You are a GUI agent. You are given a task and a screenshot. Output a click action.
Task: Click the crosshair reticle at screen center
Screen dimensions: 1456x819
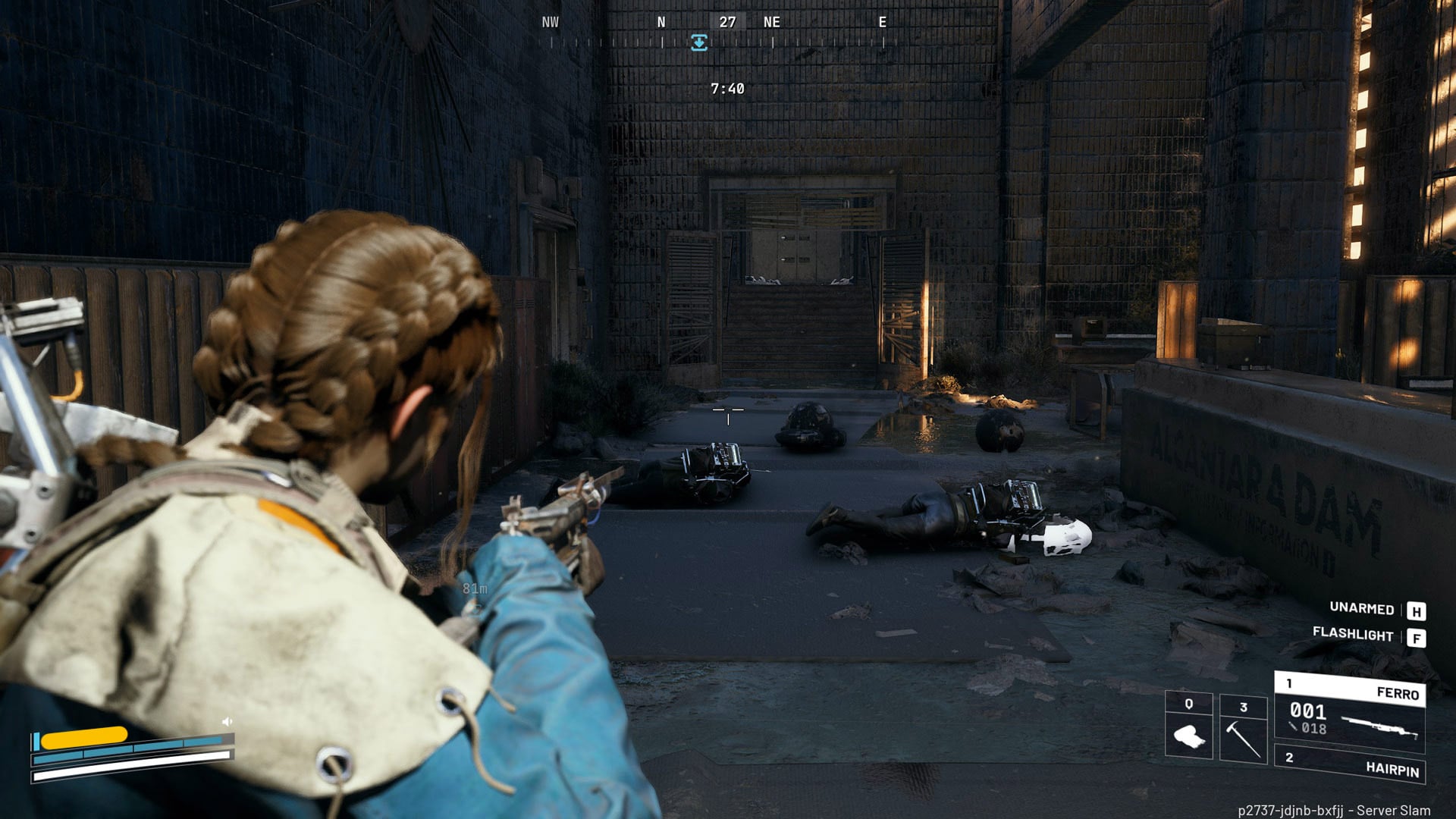[730, 411]
